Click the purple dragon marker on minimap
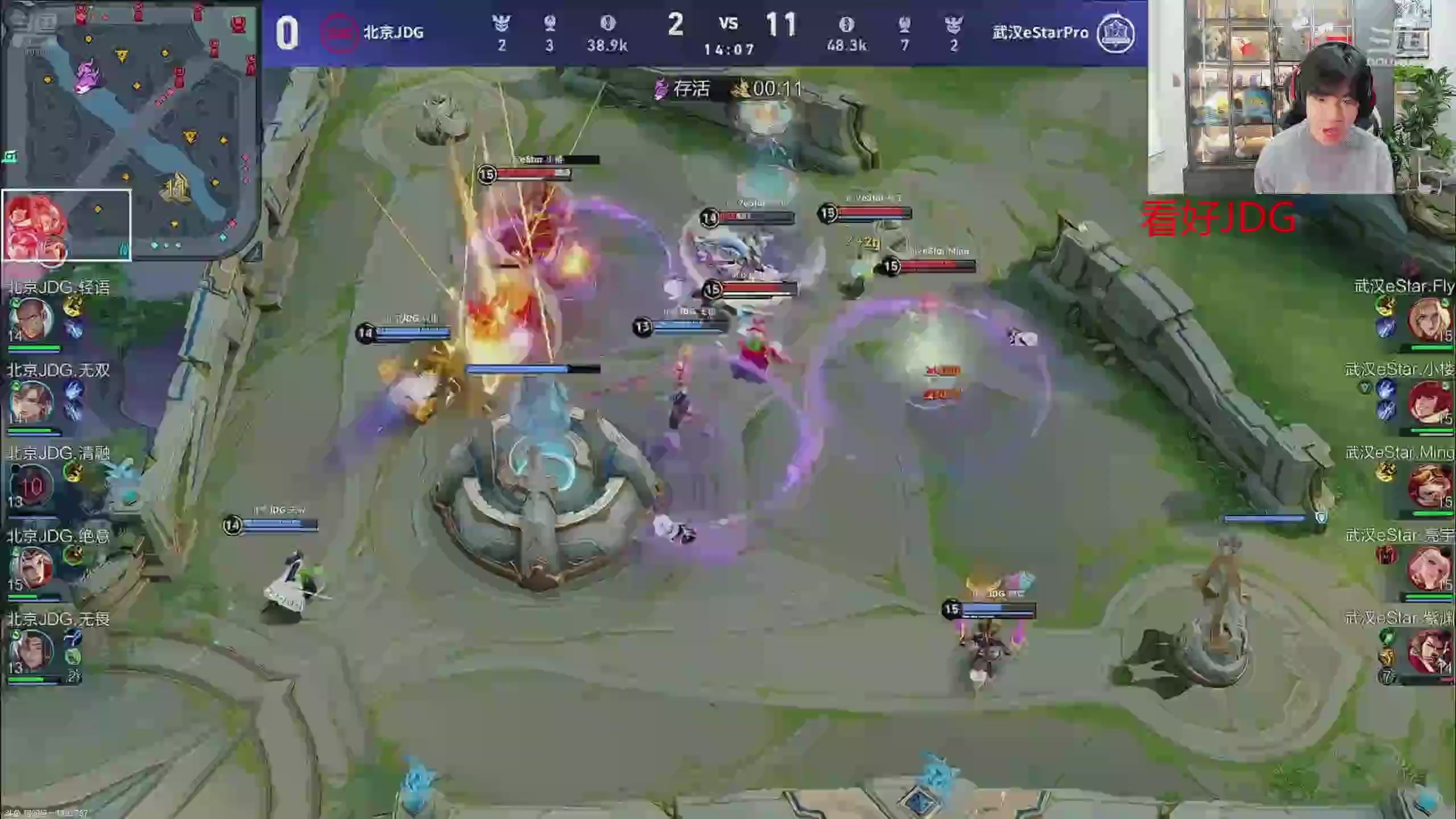The image size is (1456, 819). click(x=88, y=78)
